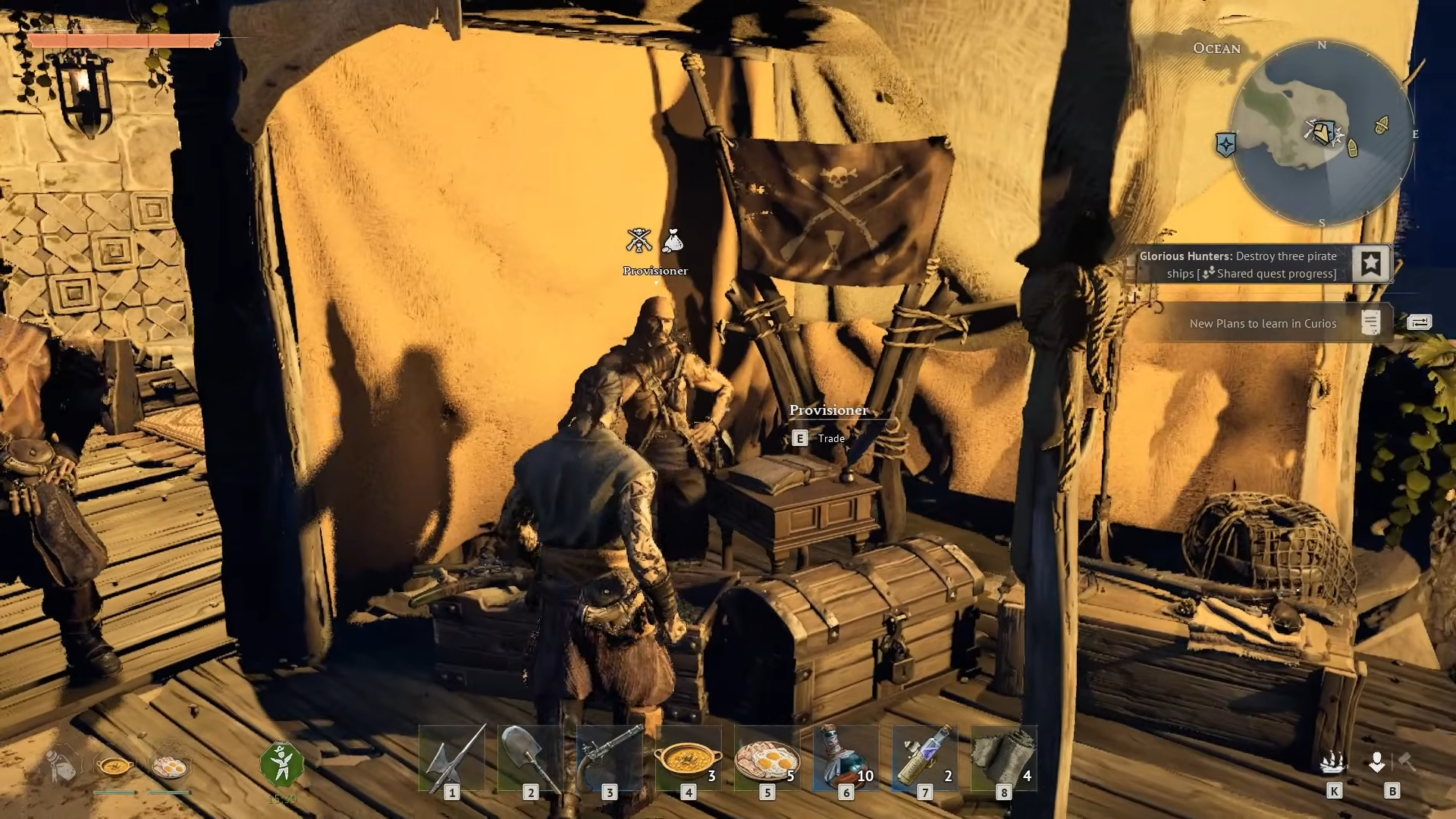Screen dimensions: 1456x819
Task: Eat the bacon and eggs from the hotbar
Action: point(767,758)
